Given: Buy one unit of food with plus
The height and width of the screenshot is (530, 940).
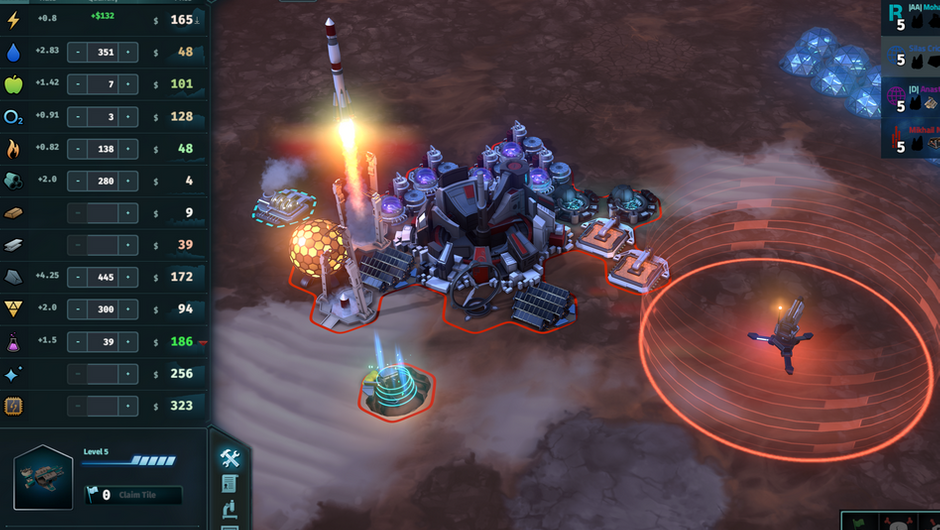Looking at the screenshot, I should (x=128, y=84).
